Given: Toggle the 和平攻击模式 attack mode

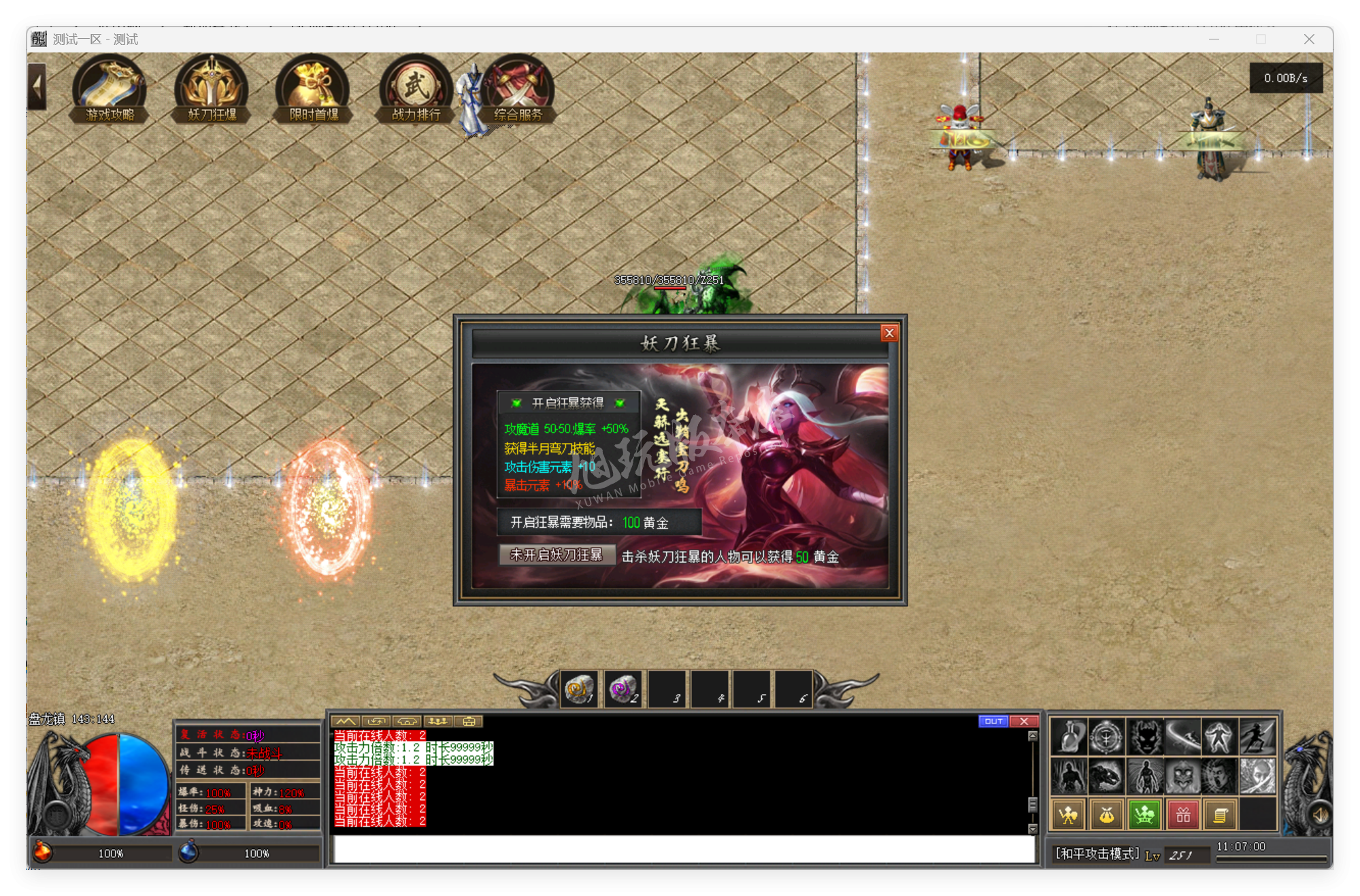Looking at the screenshot, I should tap(1092, 854).
